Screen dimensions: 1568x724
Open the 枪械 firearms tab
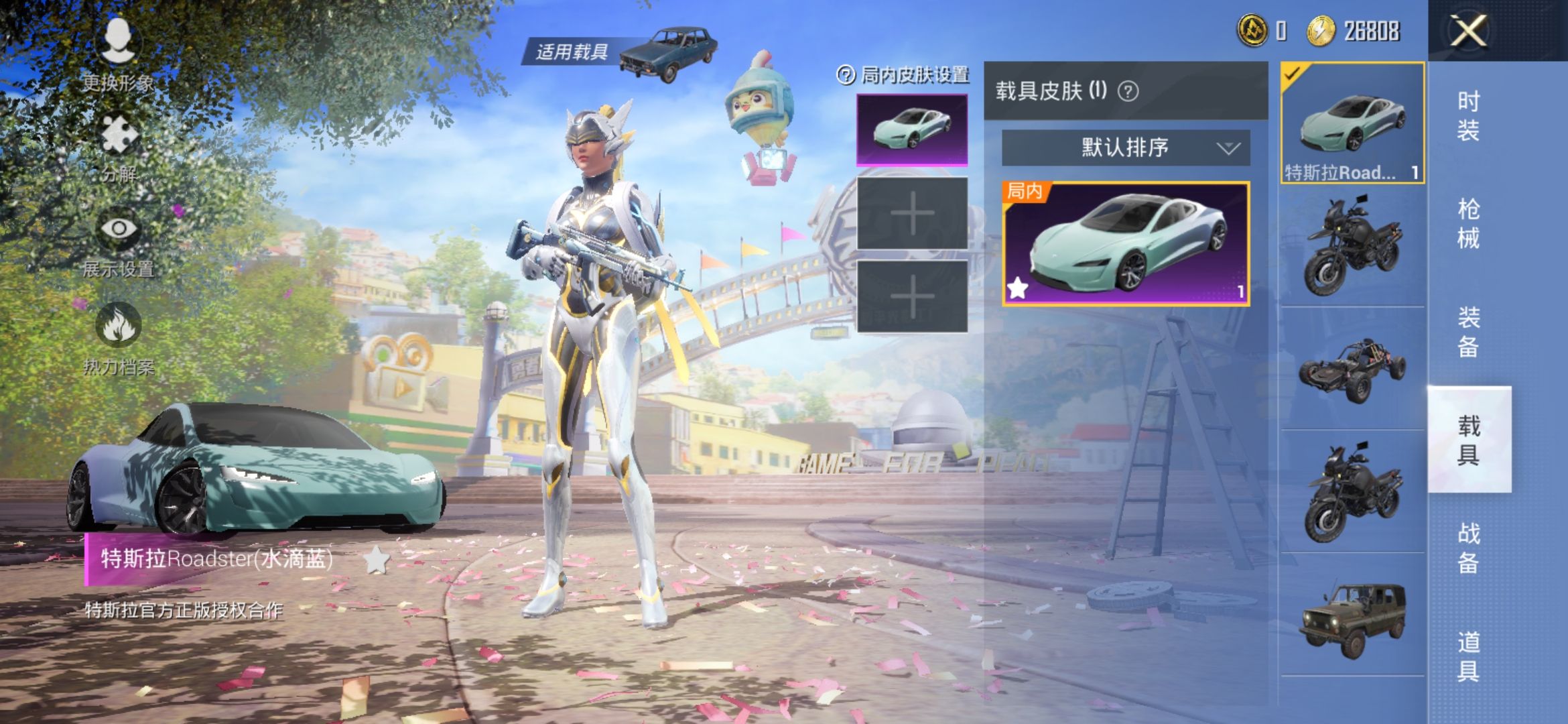(1468, 223)
